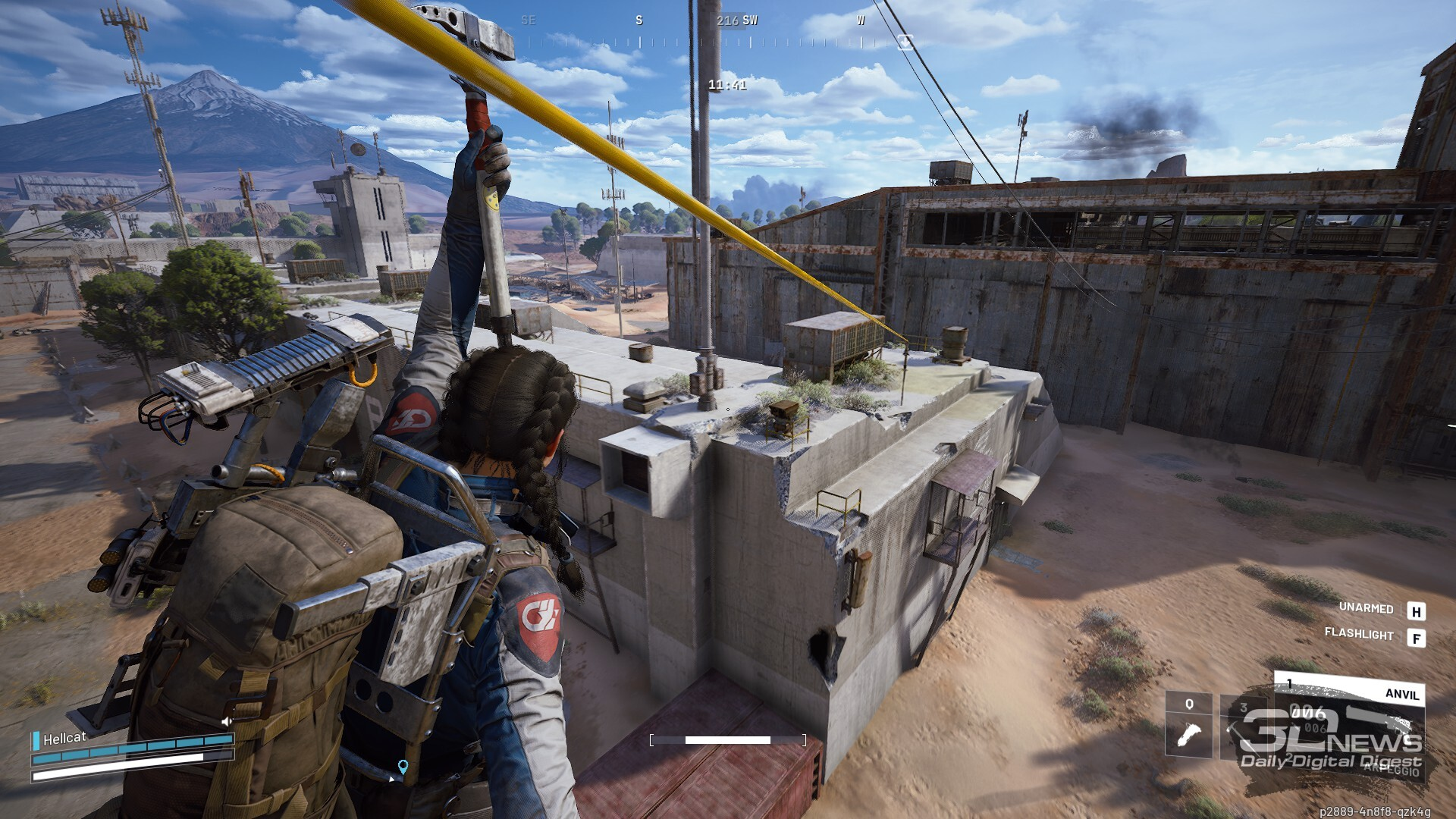
Task: Click the compass objective marker icon
Action: tap(905, 42)
